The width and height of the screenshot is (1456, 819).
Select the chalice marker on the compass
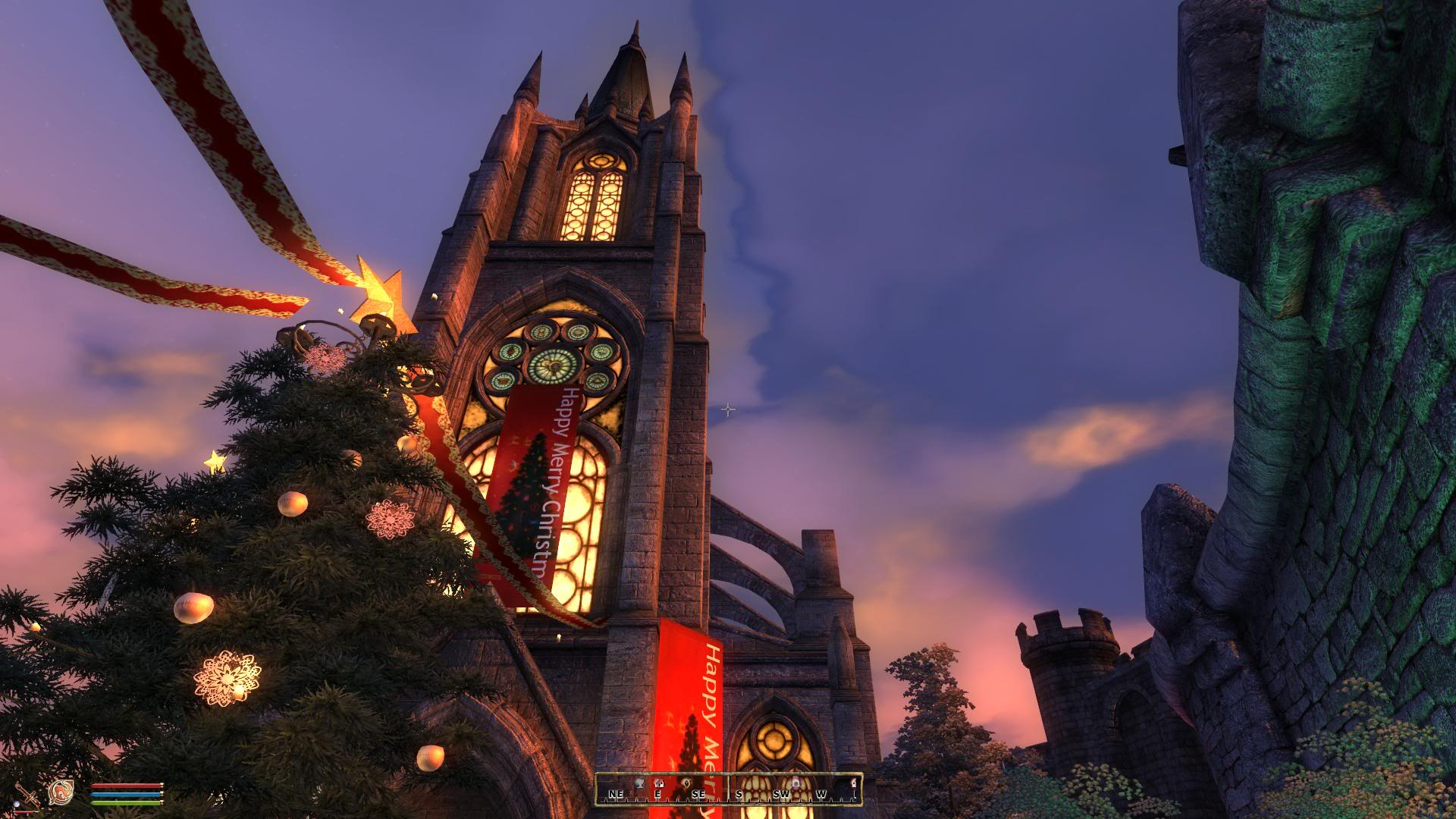pos(640,783)
